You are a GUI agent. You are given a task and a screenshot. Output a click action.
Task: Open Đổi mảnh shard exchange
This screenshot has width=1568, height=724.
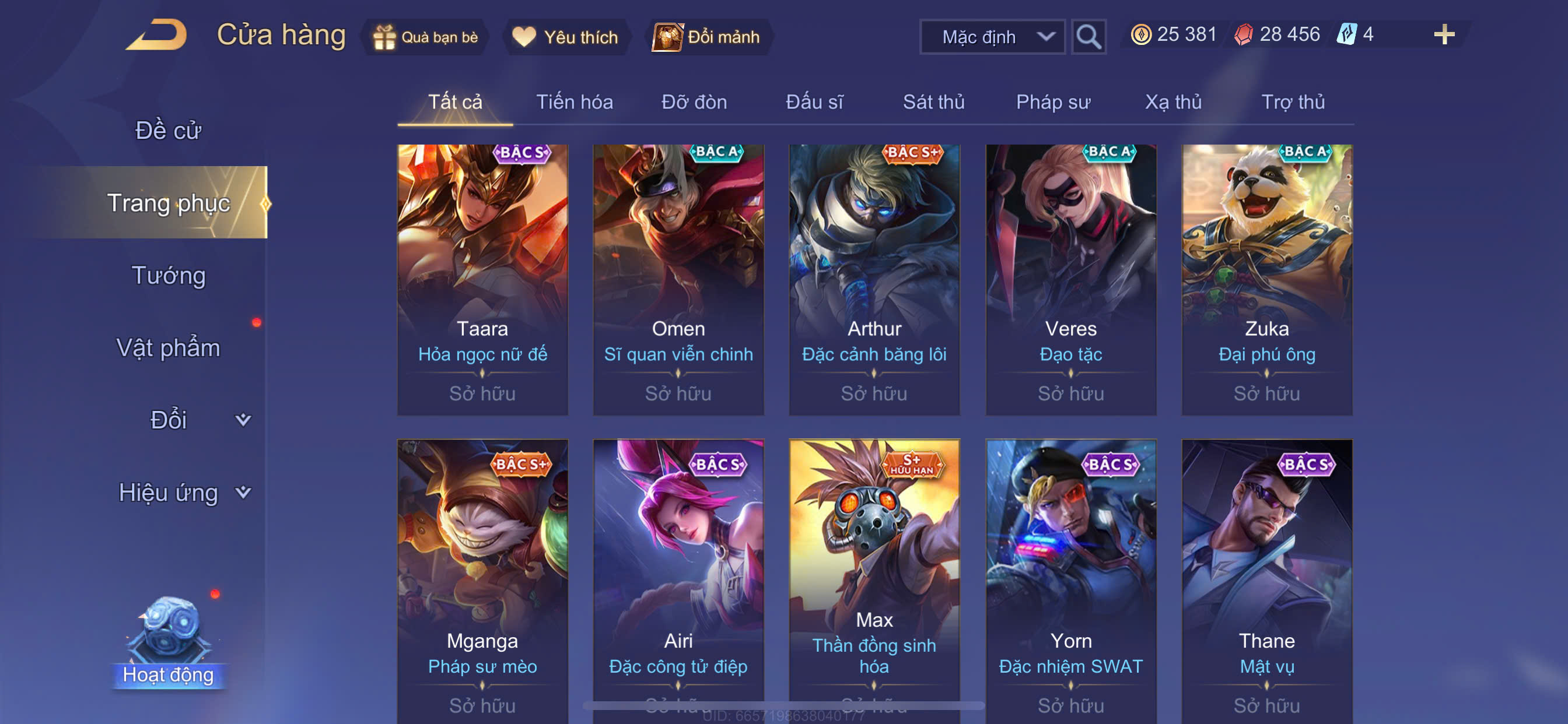point(708,37)
